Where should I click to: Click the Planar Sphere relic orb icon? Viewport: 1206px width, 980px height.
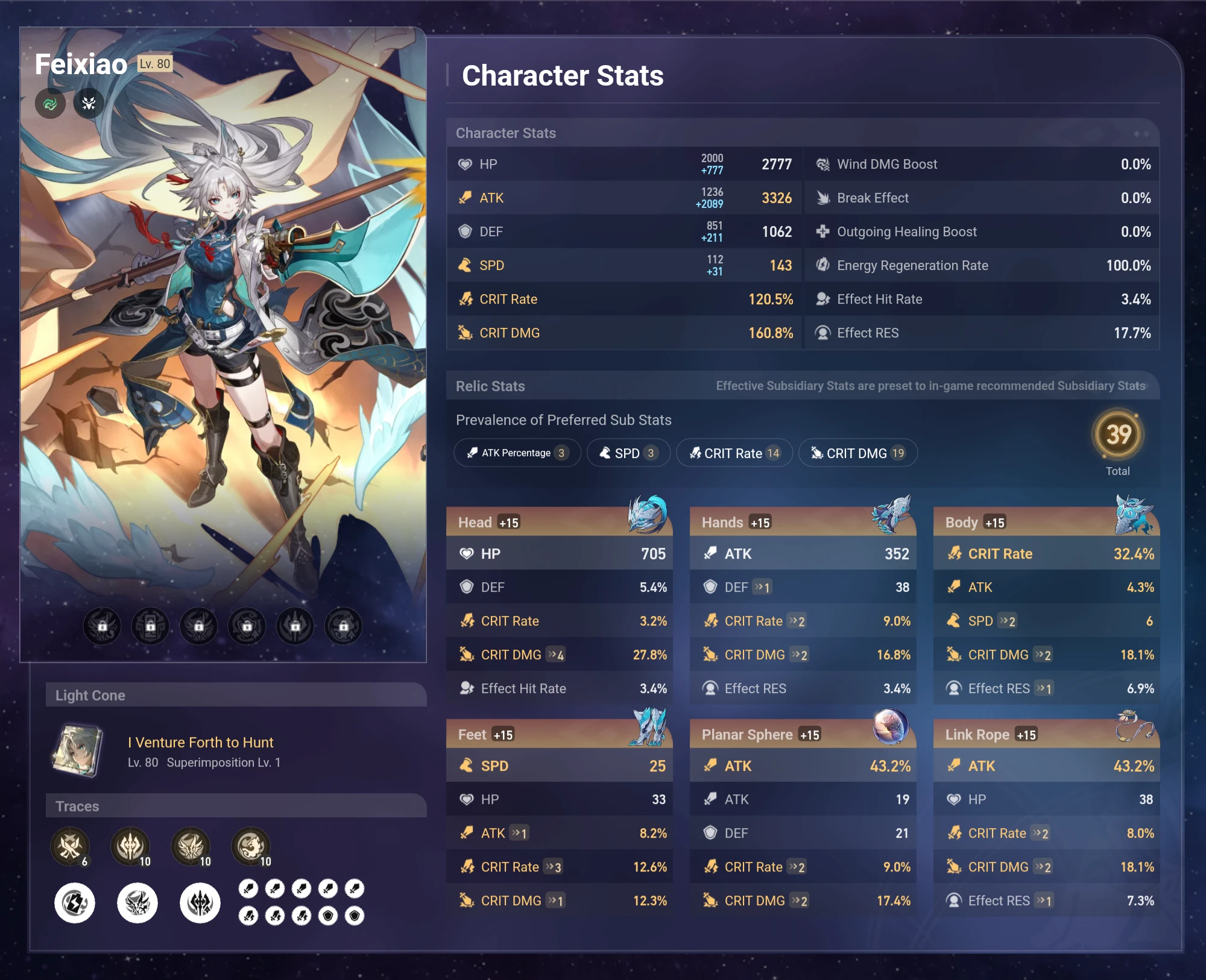coord(890,727)
